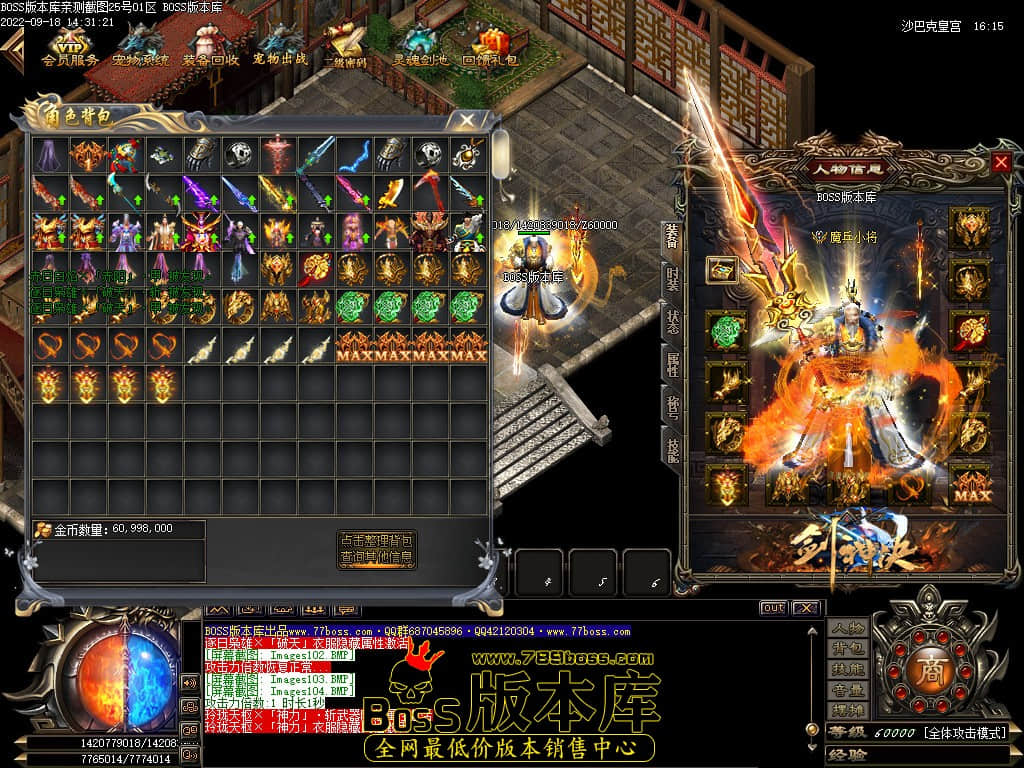
Task: Open the VIP 会员服务 menu
Action: (x=70, y=47)
